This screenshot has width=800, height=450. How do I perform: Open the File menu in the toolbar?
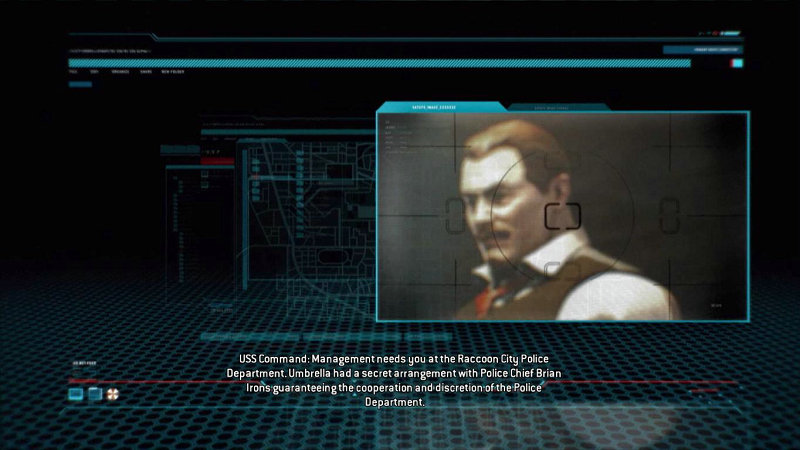point(73,71)
